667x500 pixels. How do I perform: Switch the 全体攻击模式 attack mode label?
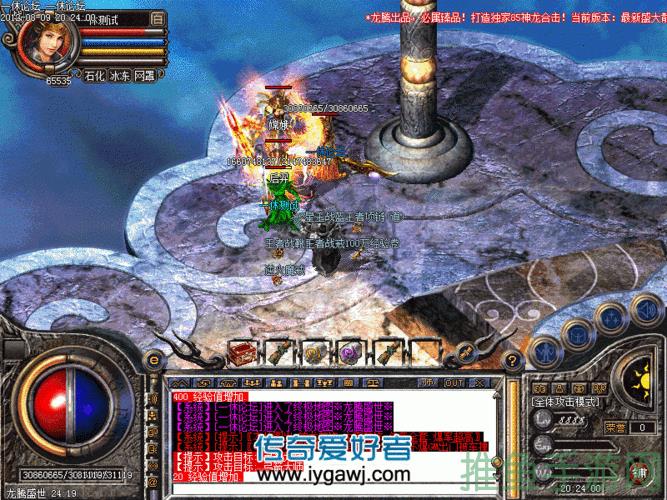564,400
